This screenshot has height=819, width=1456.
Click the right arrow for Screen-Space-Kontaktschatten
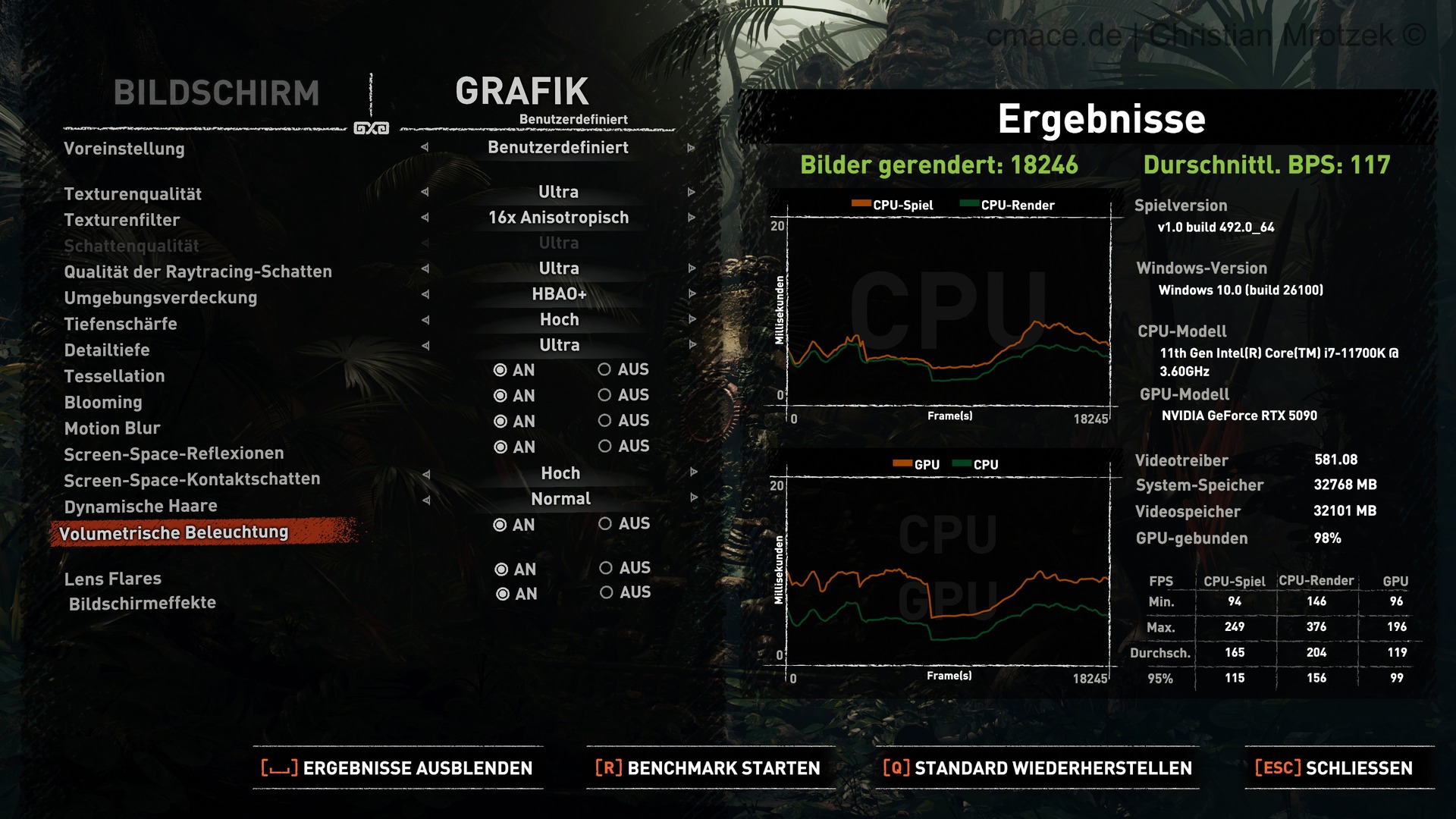click(693, 472)
